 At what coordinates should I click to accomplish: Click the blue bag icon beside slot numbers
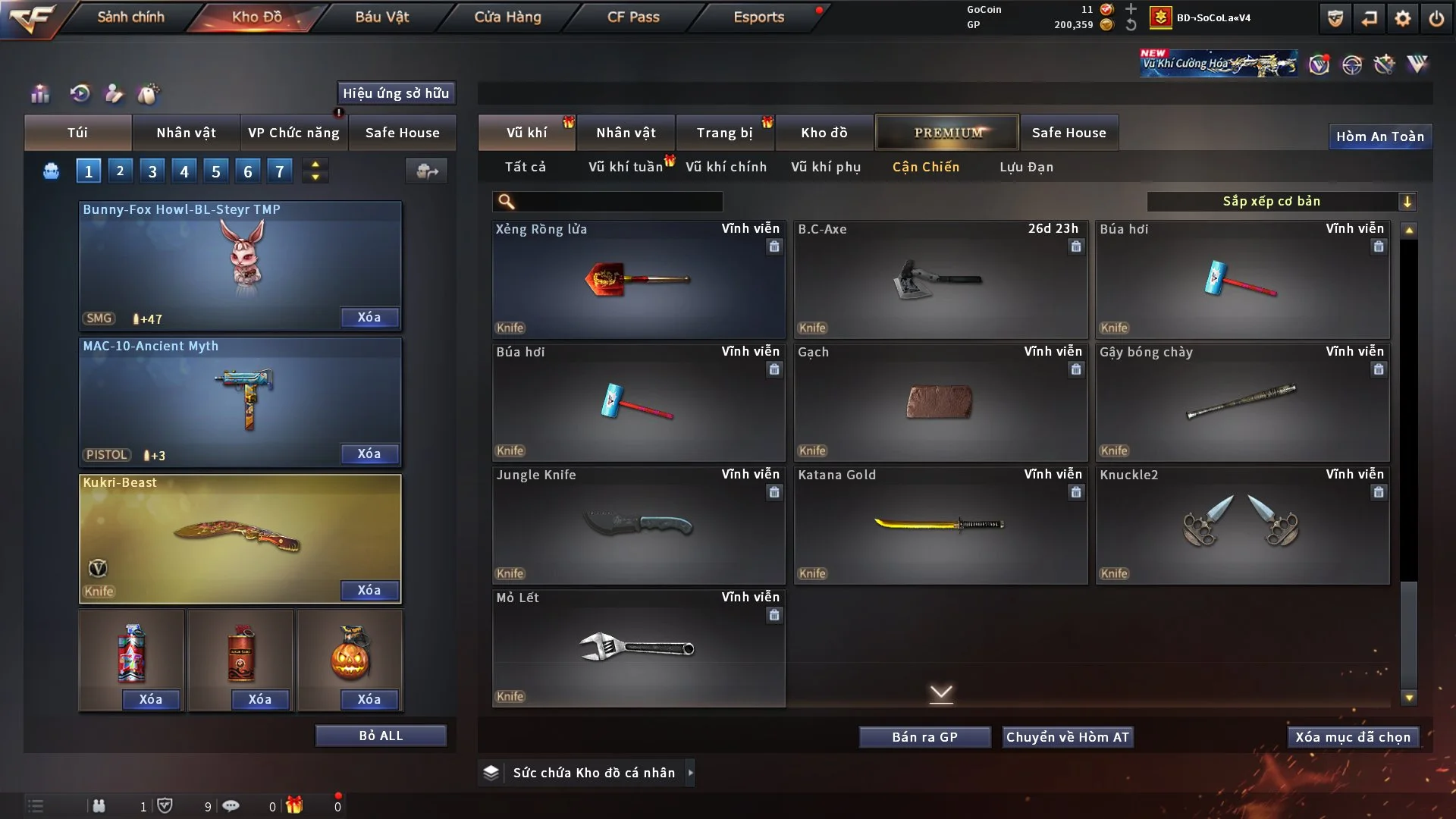point(50,171)
